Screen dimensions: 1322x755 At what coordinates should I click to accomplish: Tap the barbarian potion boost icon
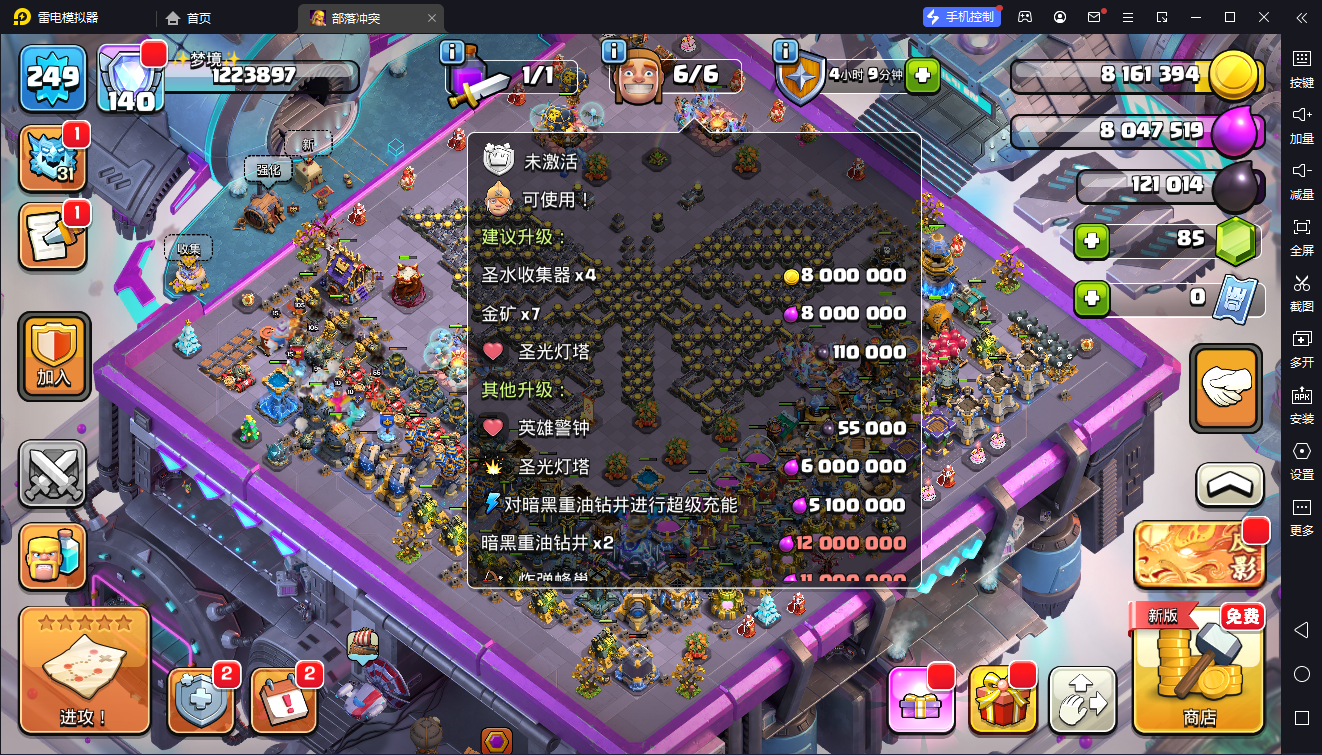coord(53,558)
